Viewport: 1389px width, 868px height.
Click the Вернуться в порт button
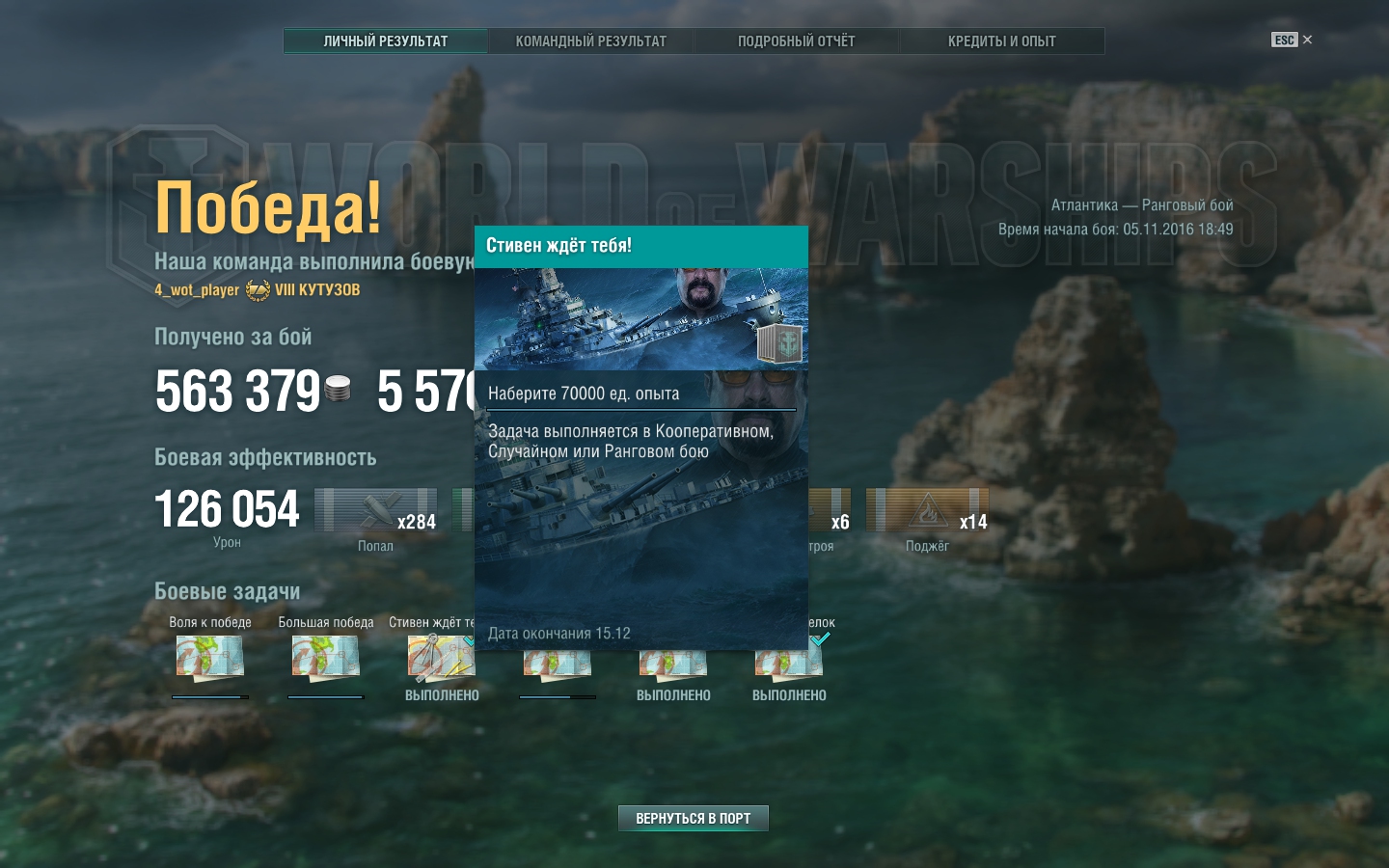tap(693, 818)
